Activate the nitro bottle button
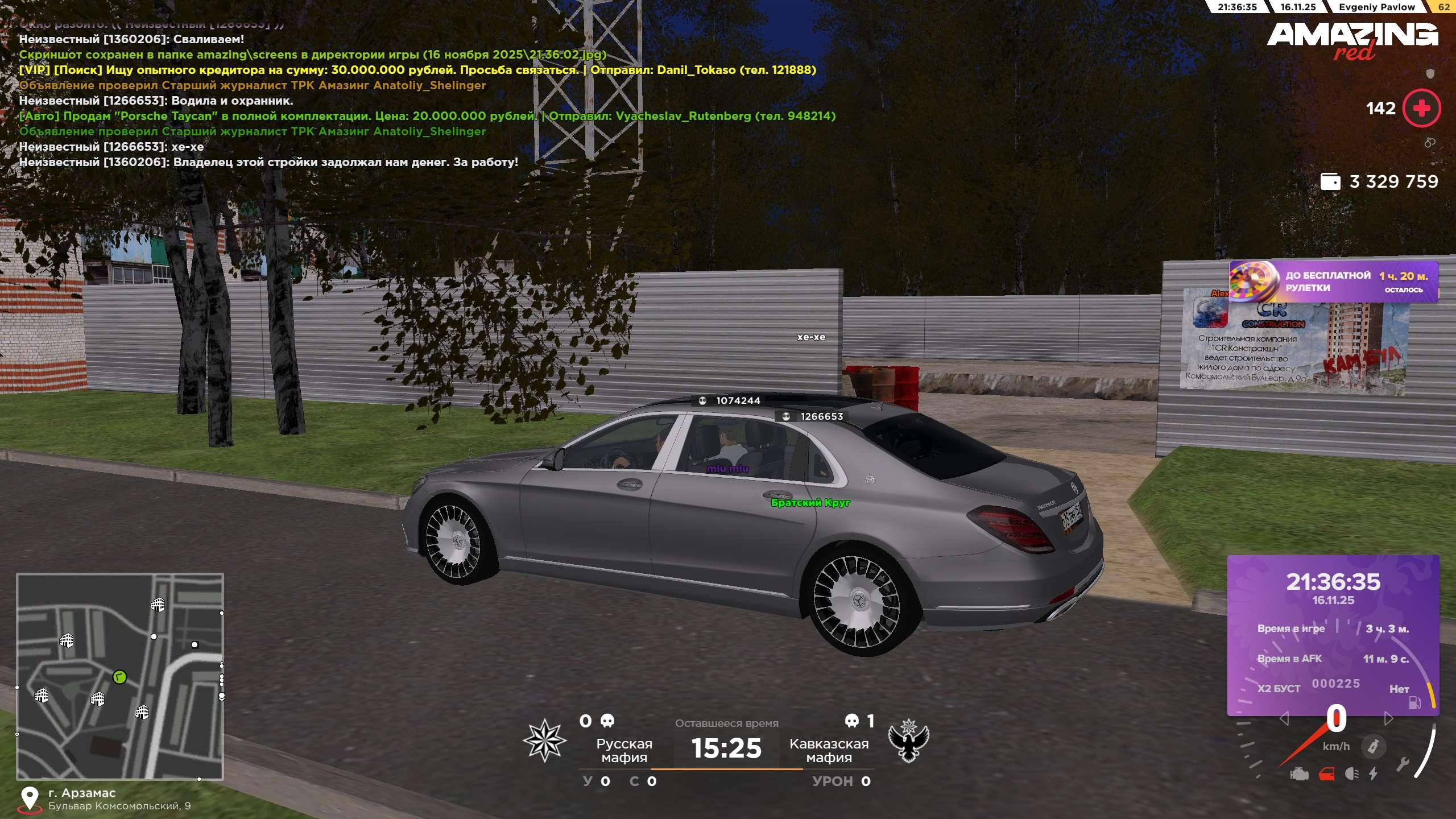The width and height of the screenshot is (1456, 819). [x=1373, y=746]
